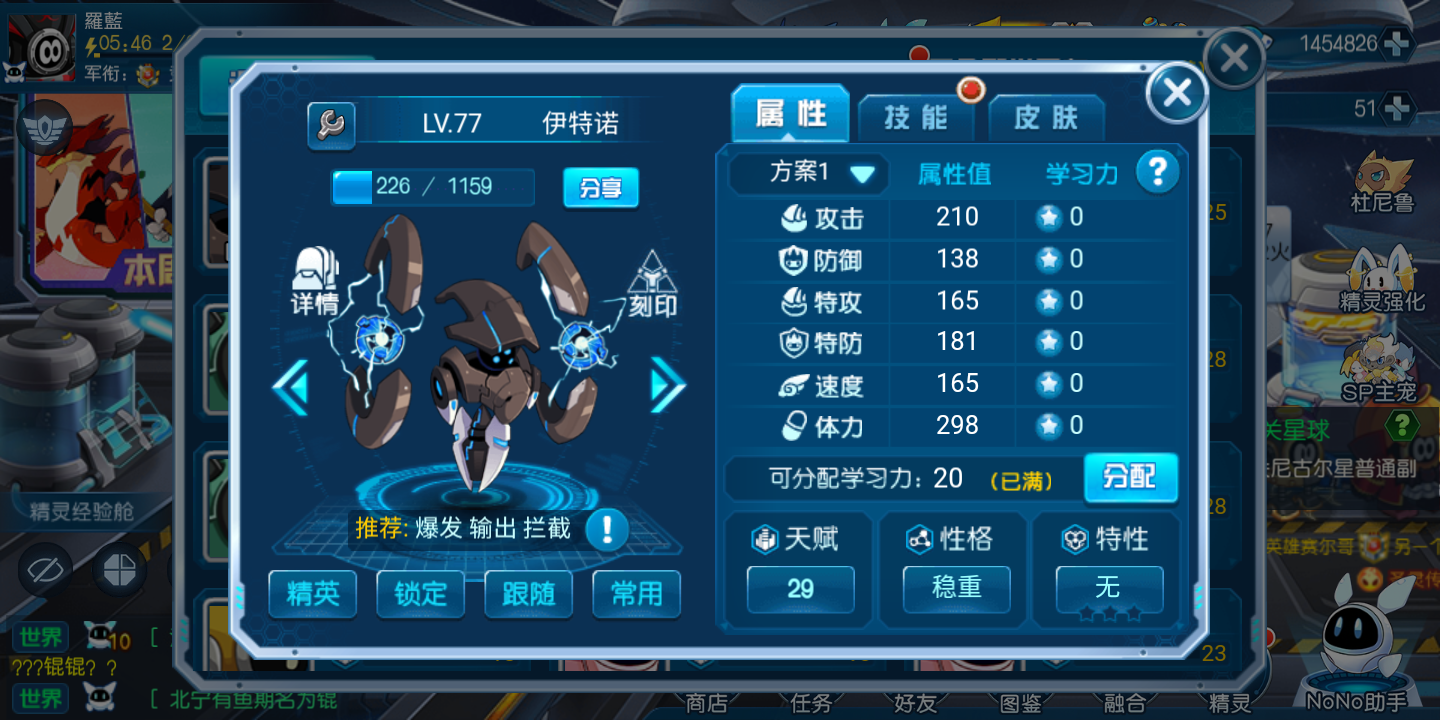Select the 属性 attributes tab

point(790,115)
